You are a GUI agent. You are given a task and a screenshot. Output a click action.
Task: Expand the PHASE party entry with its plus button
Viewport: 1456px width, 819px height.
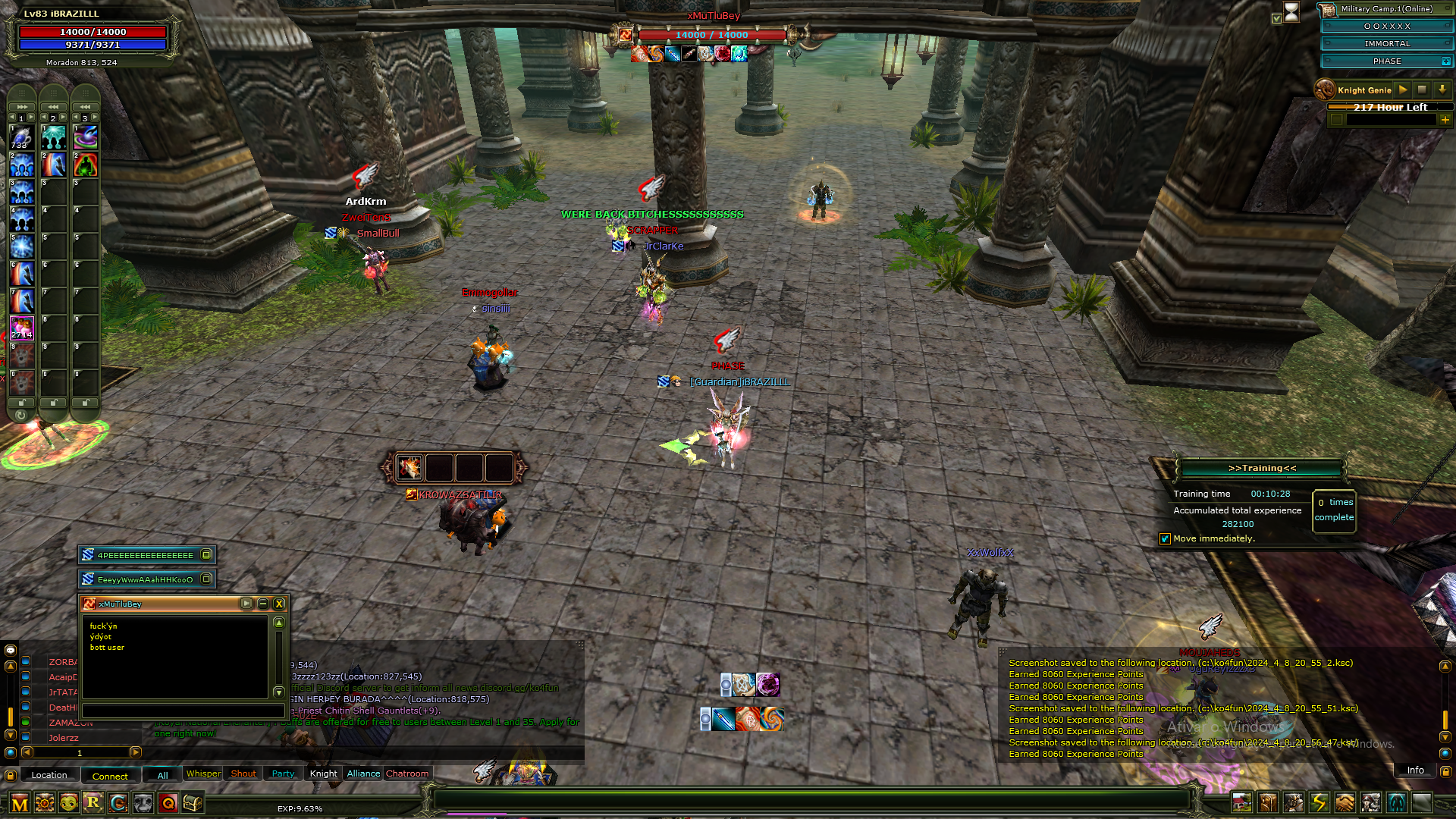pyautogui.click(x=1445, y=61)
